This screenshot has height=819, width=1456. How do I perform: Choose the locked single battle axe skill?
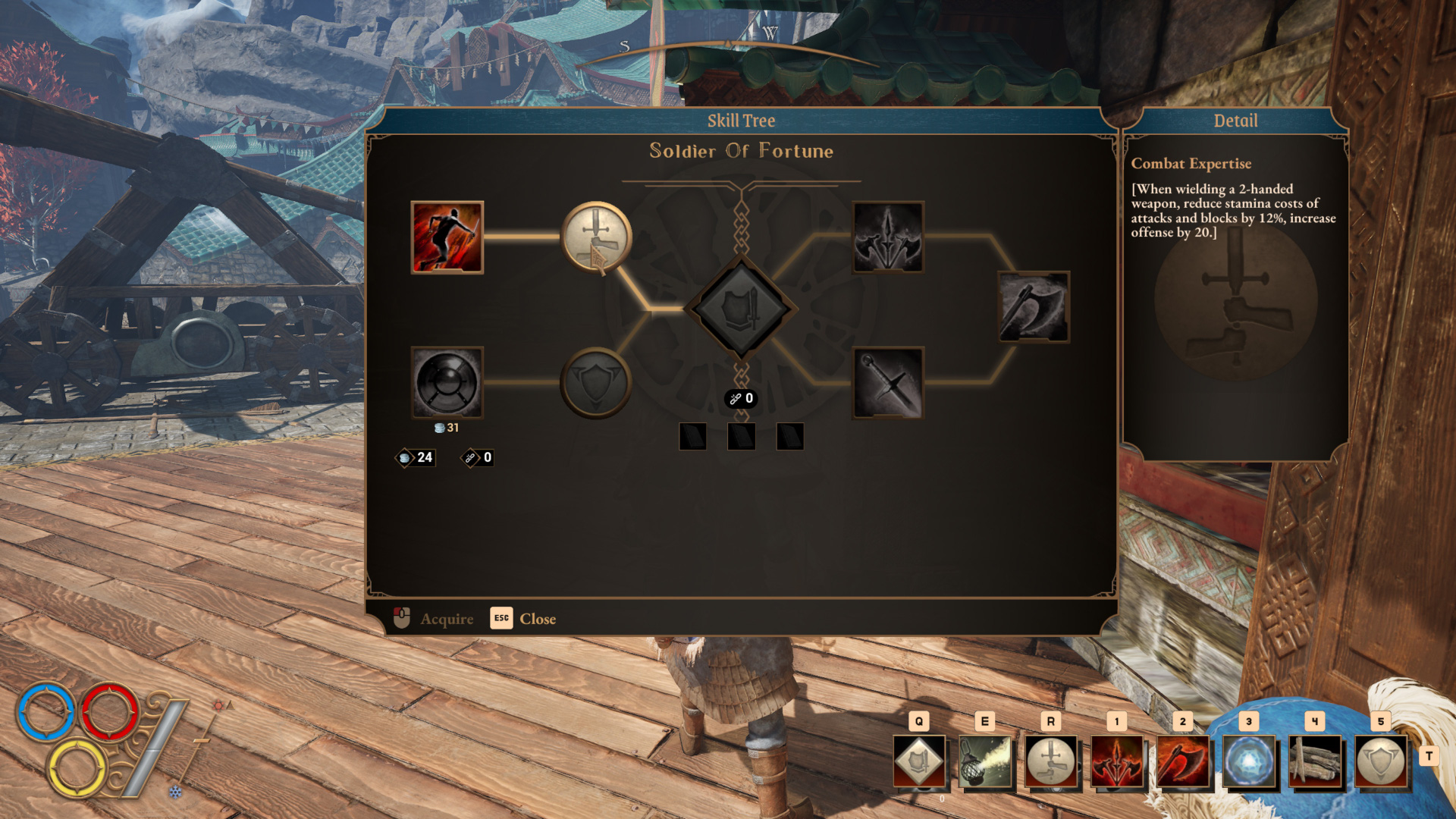[1034, 307]
